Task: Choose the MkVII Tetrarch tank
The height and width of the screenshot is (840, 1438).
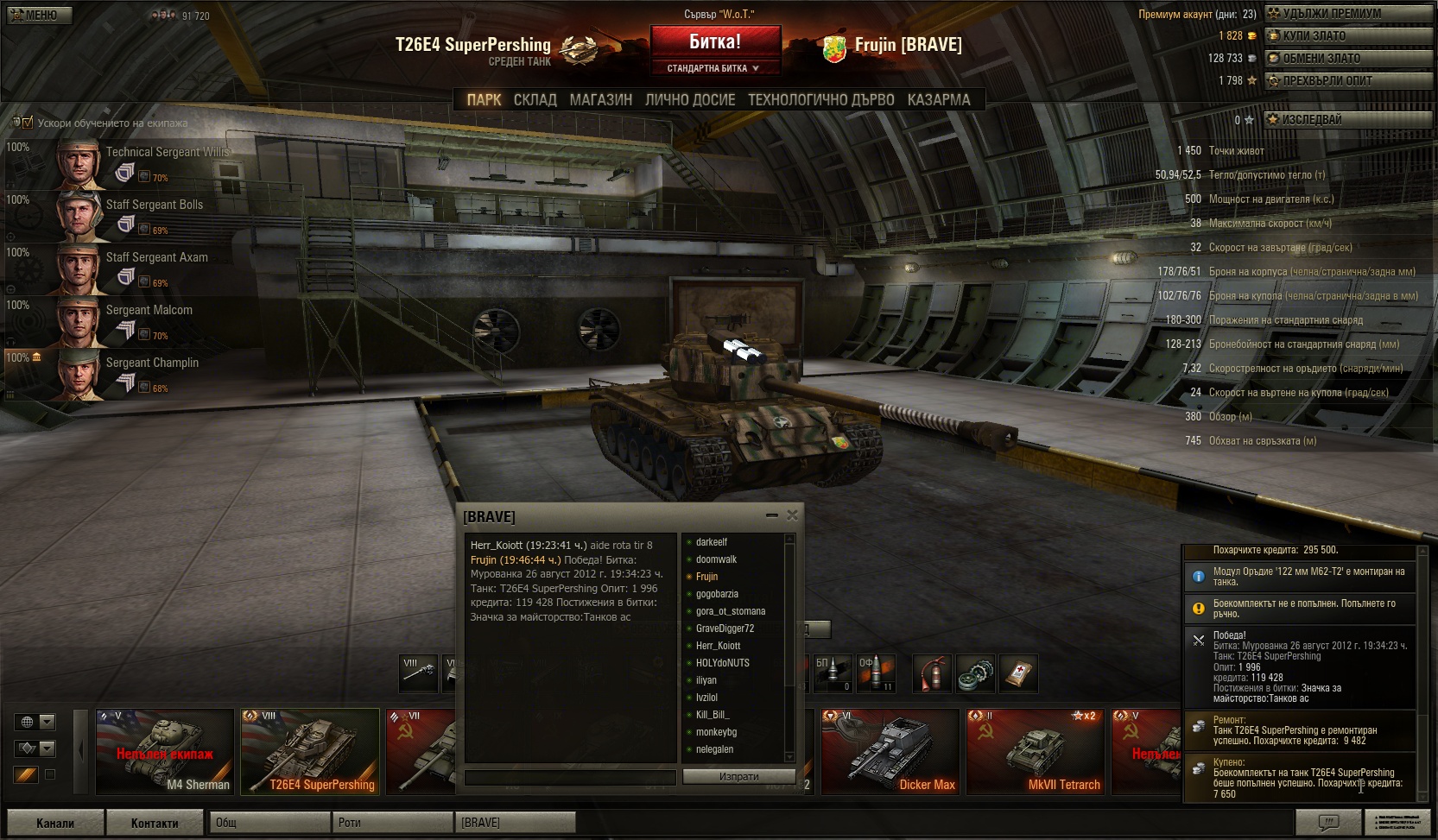Action: pos(1035,751)
